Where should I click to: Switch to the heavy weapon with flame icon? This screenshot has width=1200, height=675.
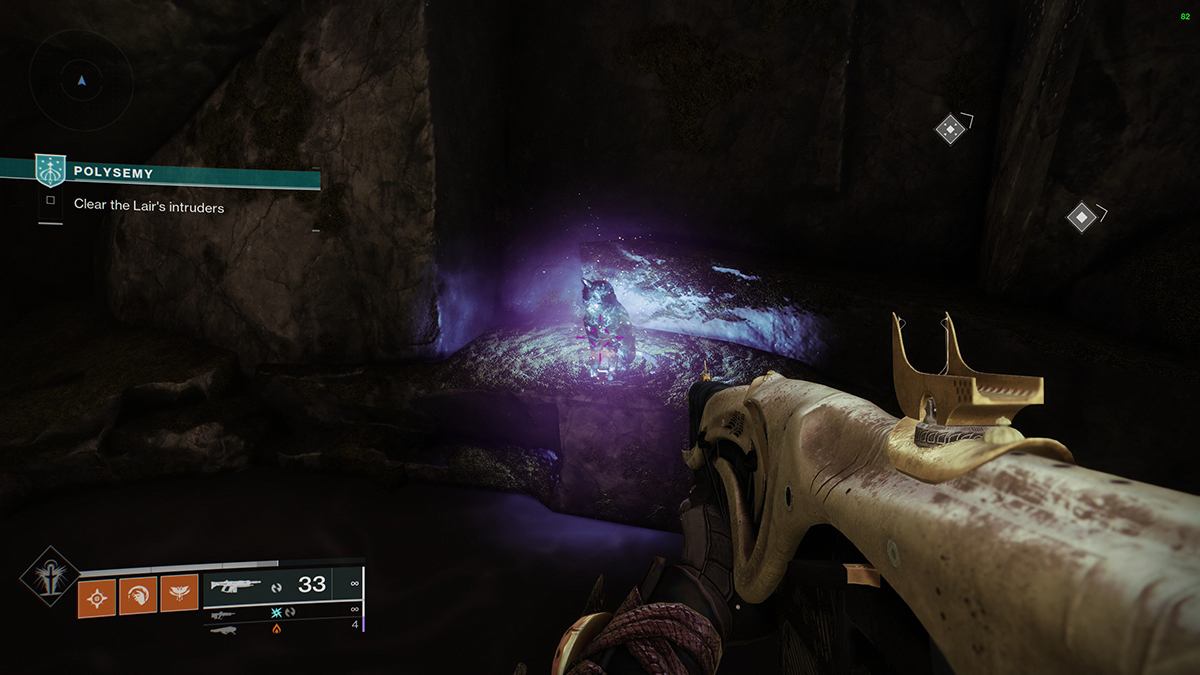point(281,629)
